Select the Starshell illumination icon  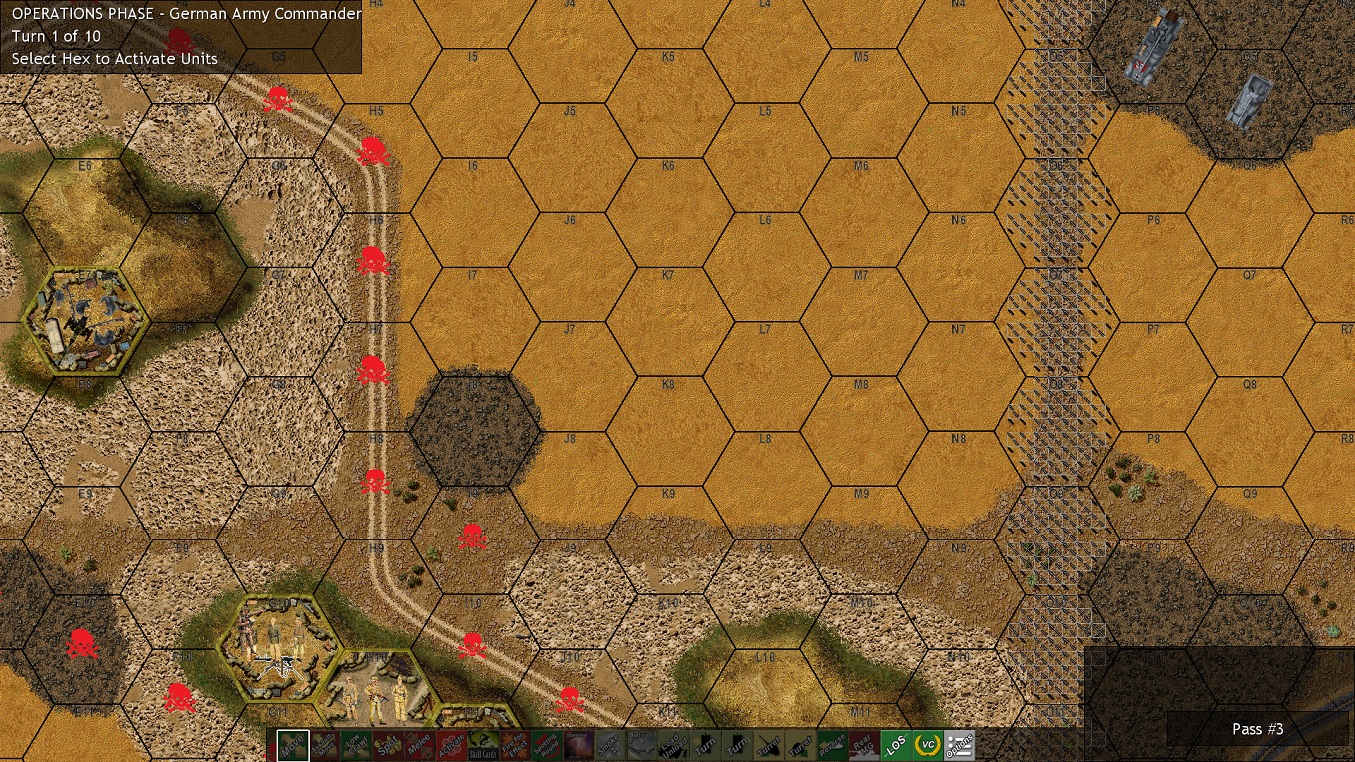click(576, 745)
